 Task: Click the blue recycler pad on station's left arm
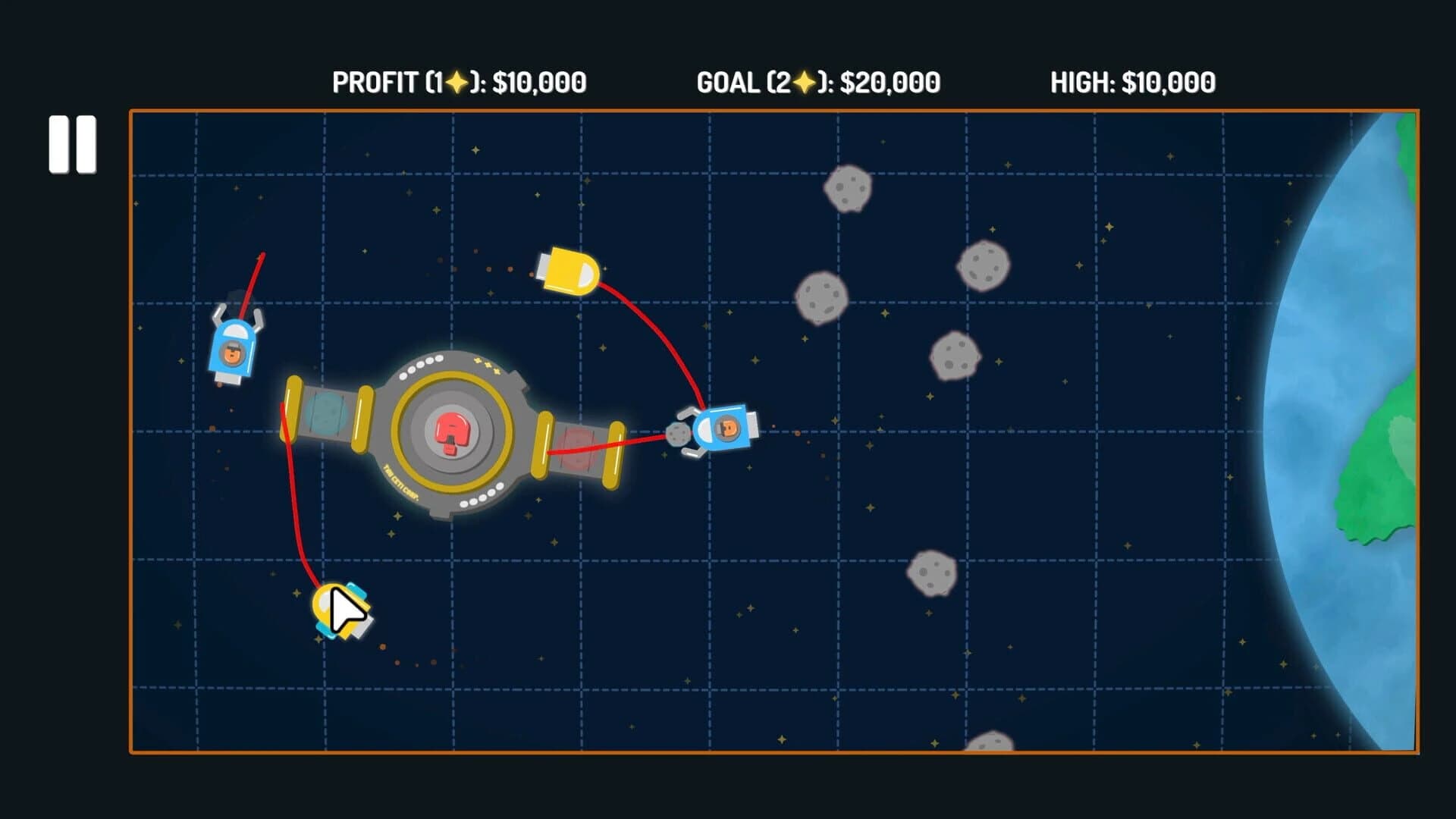328,413
